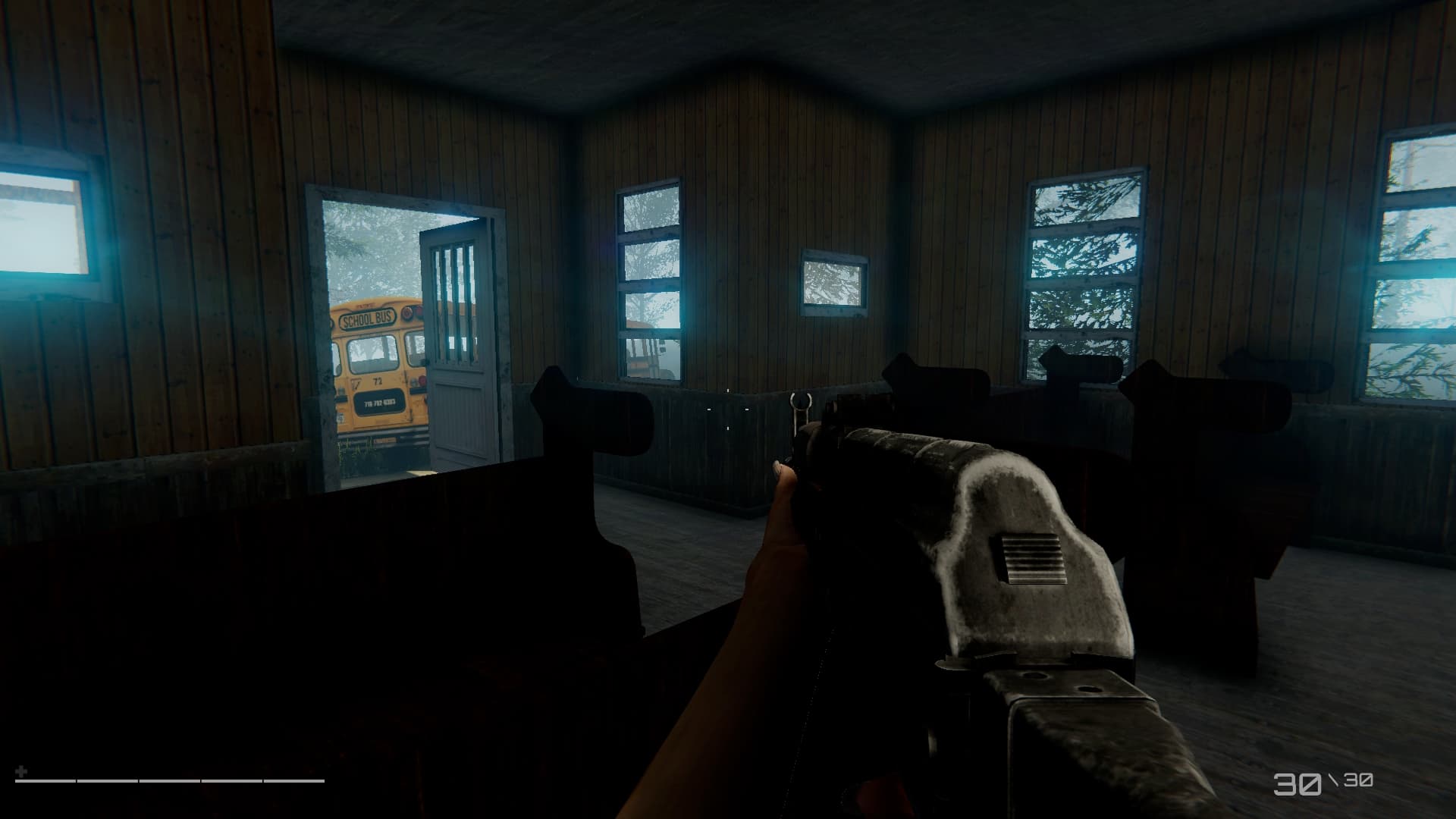Click the last segment of the health bar
The width and height of the screenshot is (1456, 819).
click(294, 781)
